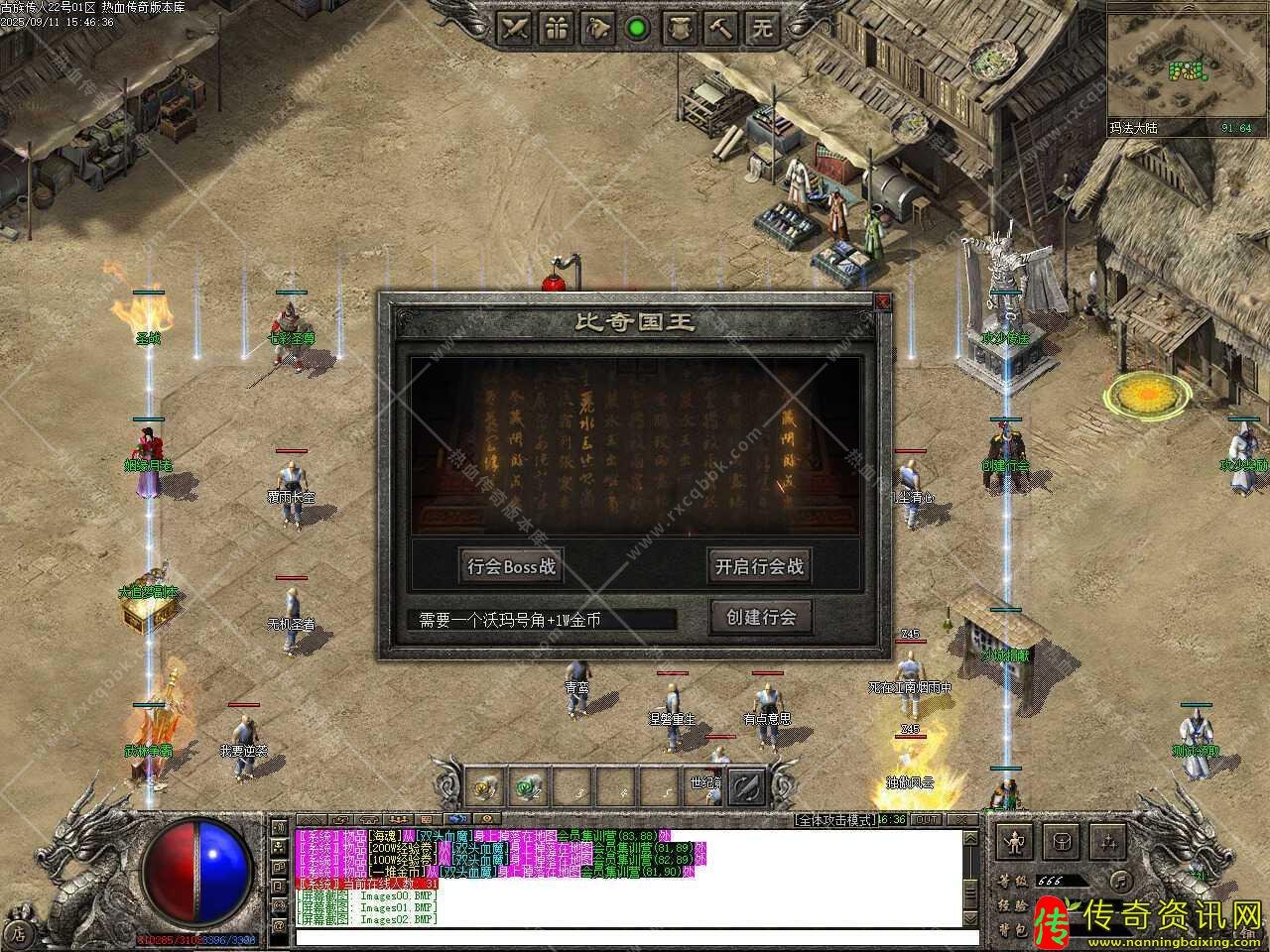Click the 无 button in top bar
The height and width of the screenshot is (952, 1270).
[761, 28]
